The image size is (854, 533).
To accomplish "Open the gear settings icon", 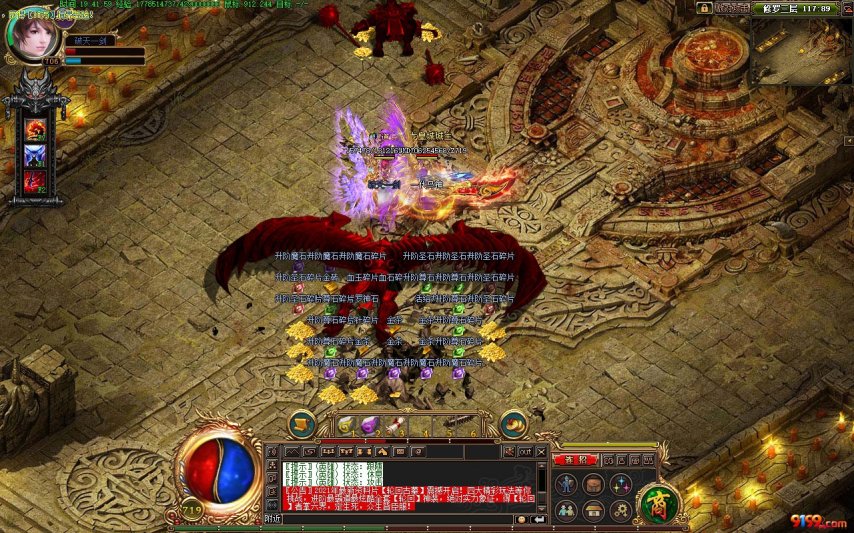I will [x=620, y=510].
